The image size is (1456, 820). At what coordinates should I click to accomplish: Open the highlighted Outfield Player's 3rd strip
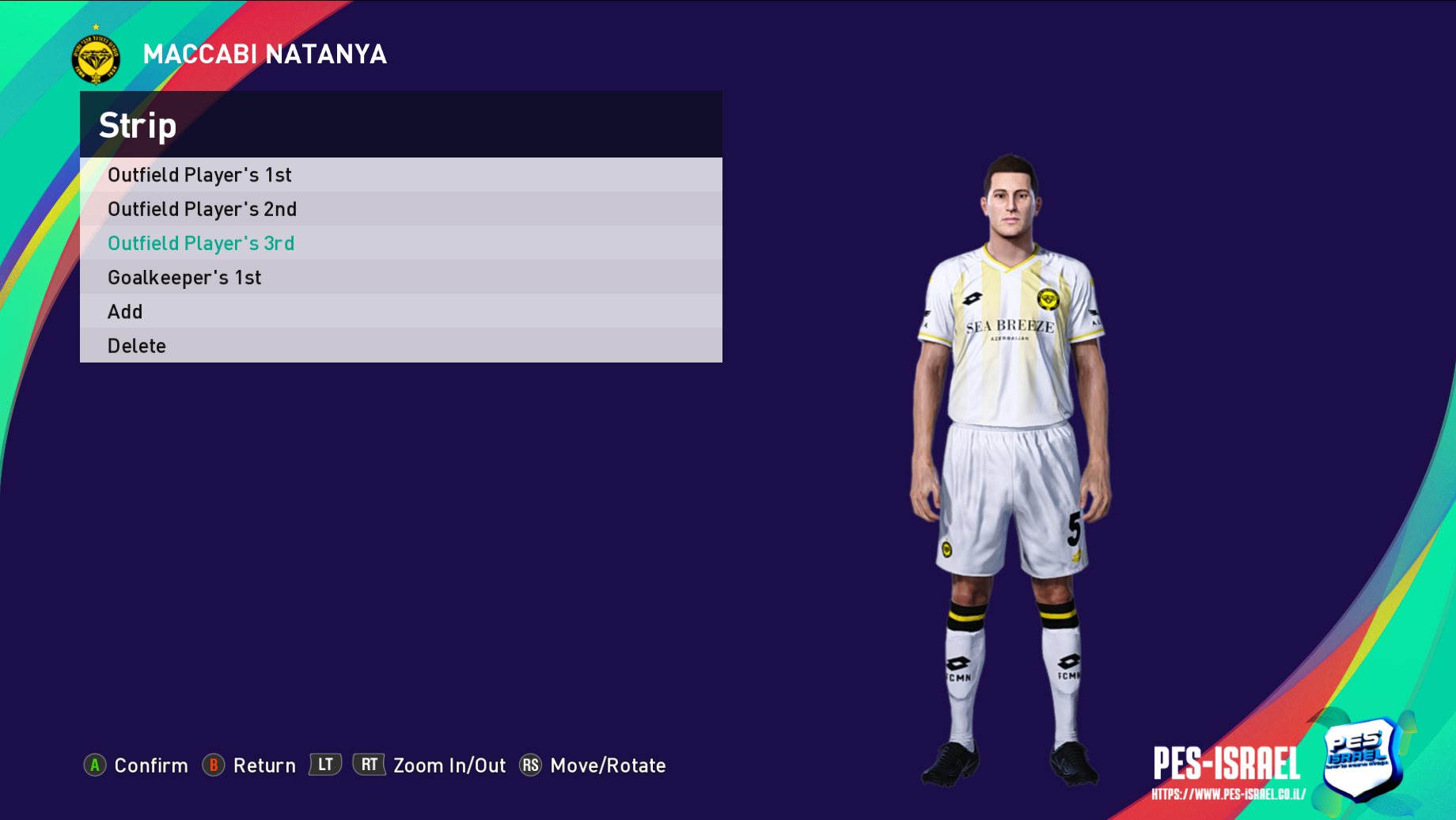(201, 243)
